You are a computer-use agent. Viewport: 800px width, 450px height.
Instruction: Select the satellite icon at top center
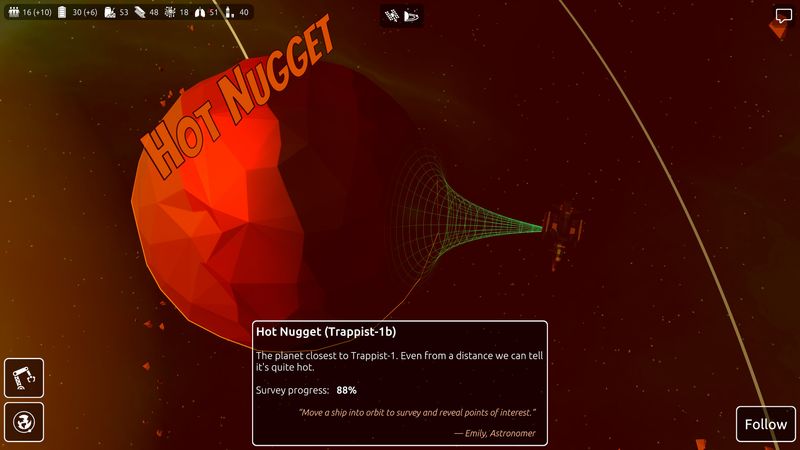coord(392,15)
